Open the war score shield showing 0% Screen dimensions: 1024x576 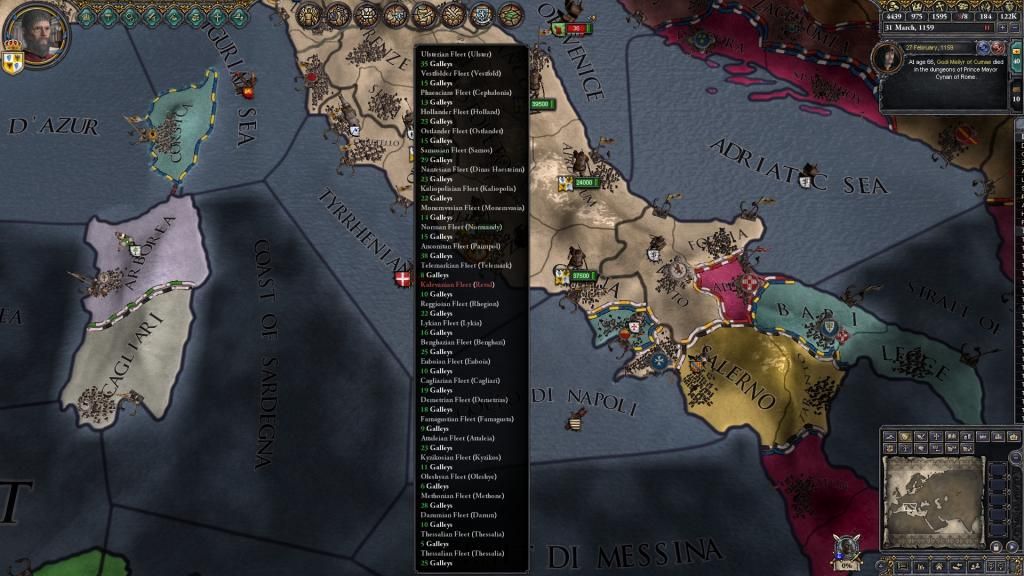click(x=848, y=549)
